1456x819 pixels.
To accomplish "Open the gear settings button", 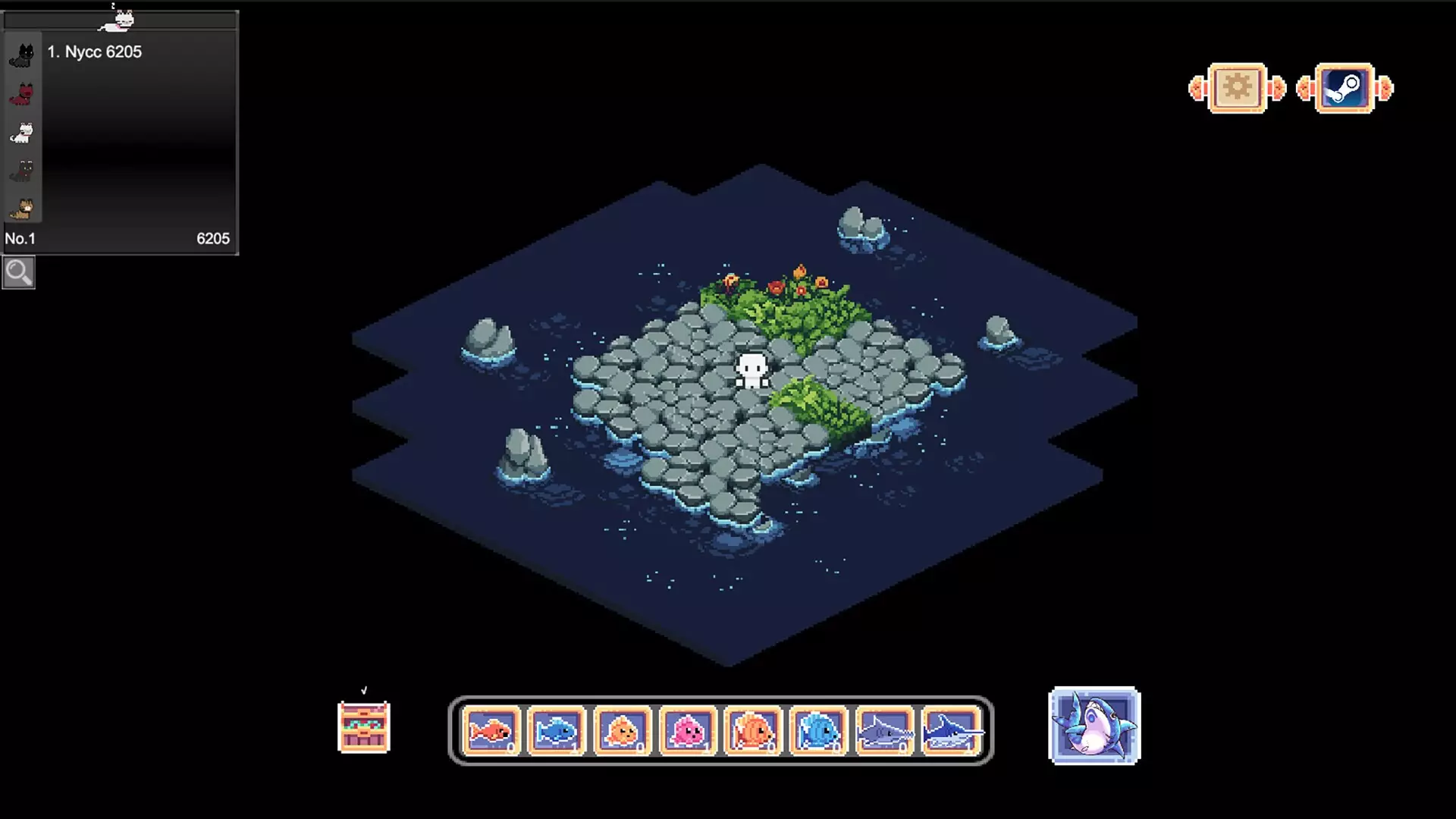I will tap(1237, 89).
